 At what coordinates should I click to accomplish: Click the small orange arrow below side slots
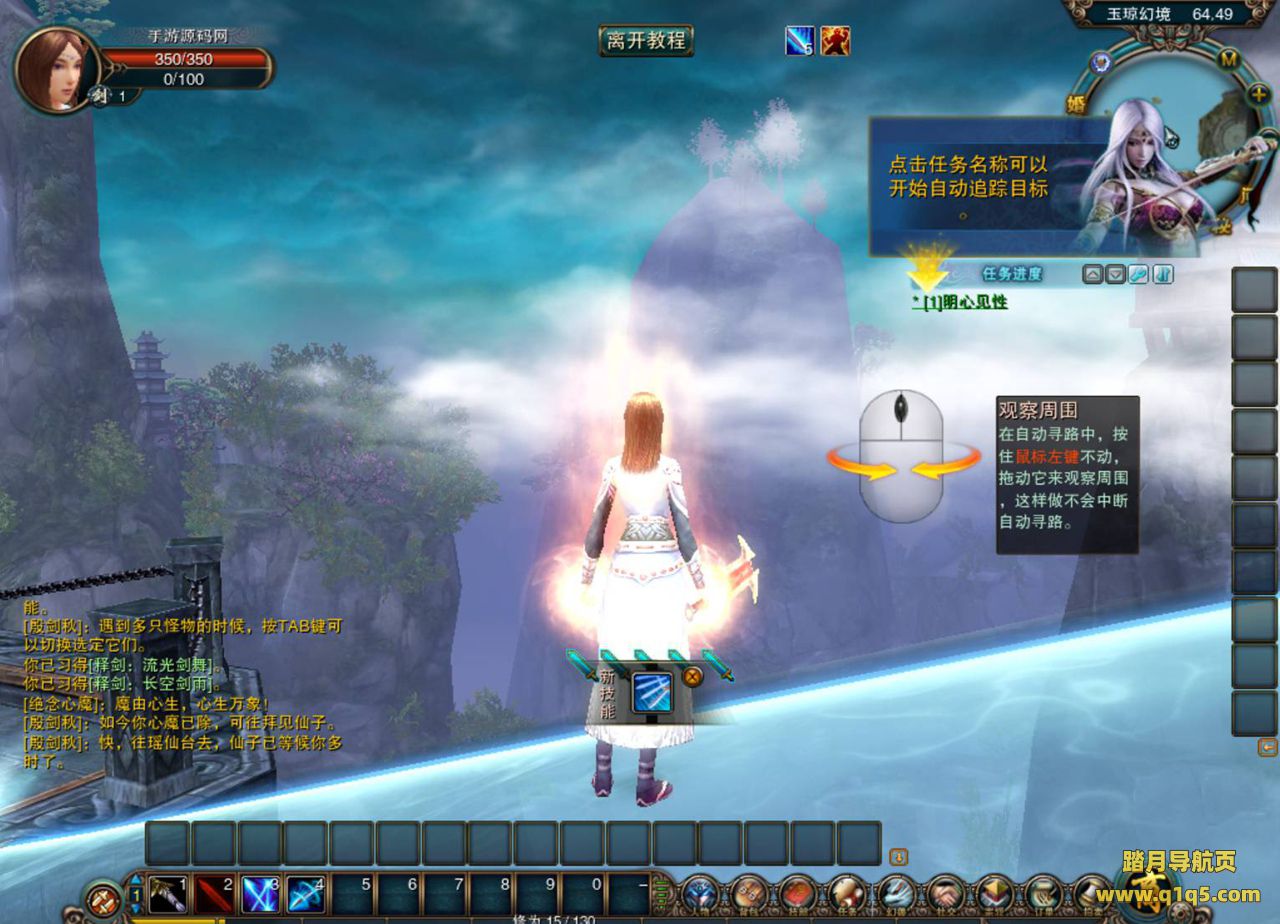tap(1267, 747)
